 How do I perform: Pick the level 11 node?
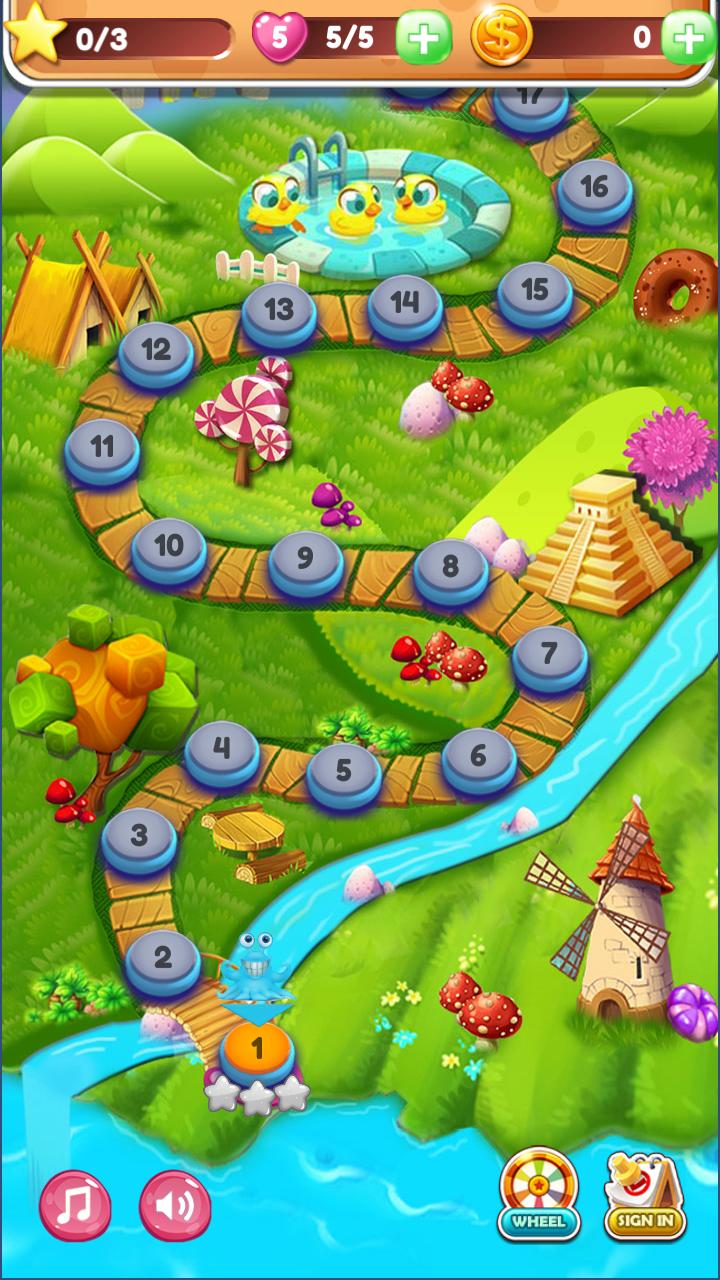point(102,447)
